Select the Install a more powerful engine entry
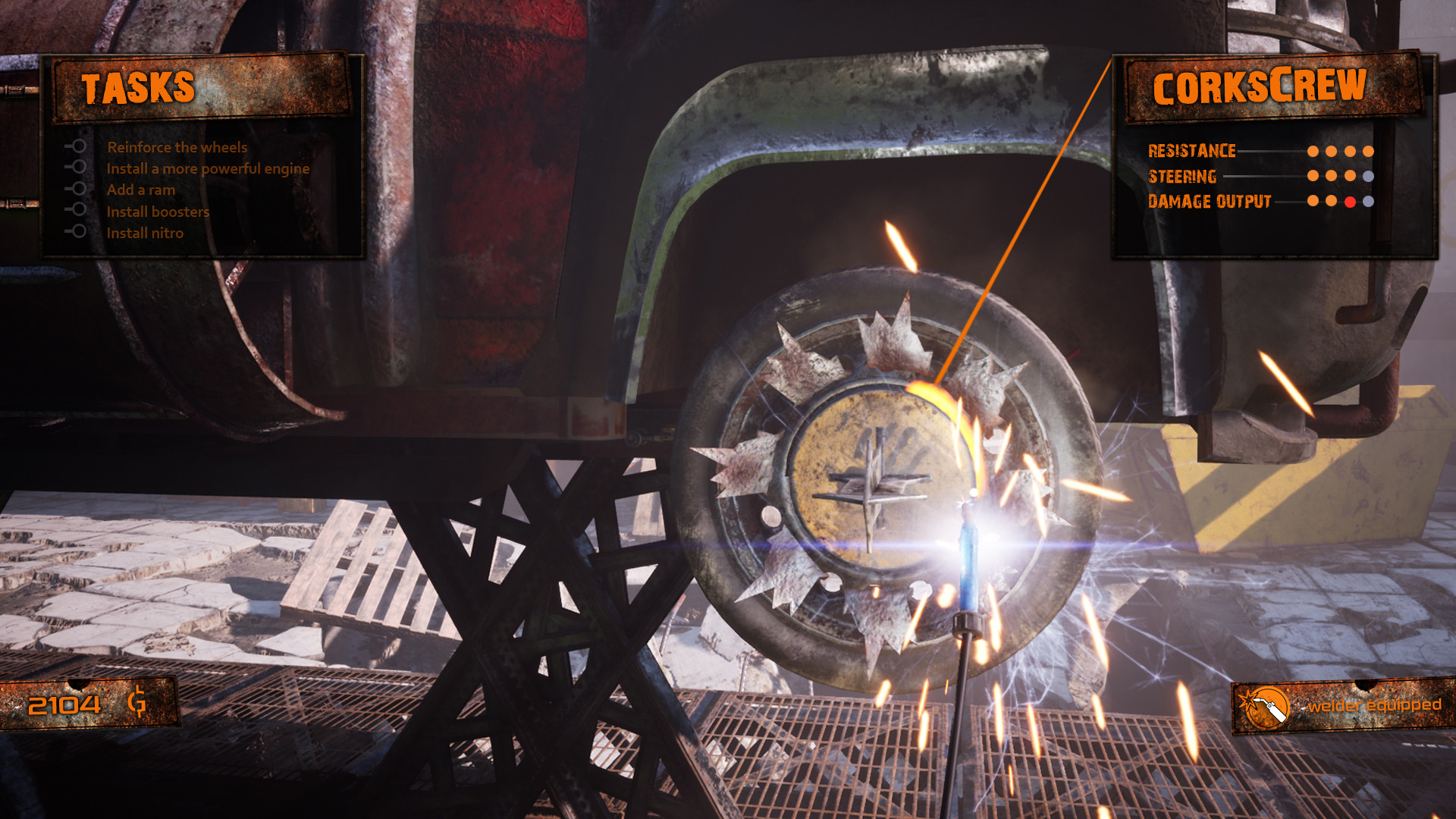The height and width of the screenshot is (819, 1456). (x=208, y=168)
